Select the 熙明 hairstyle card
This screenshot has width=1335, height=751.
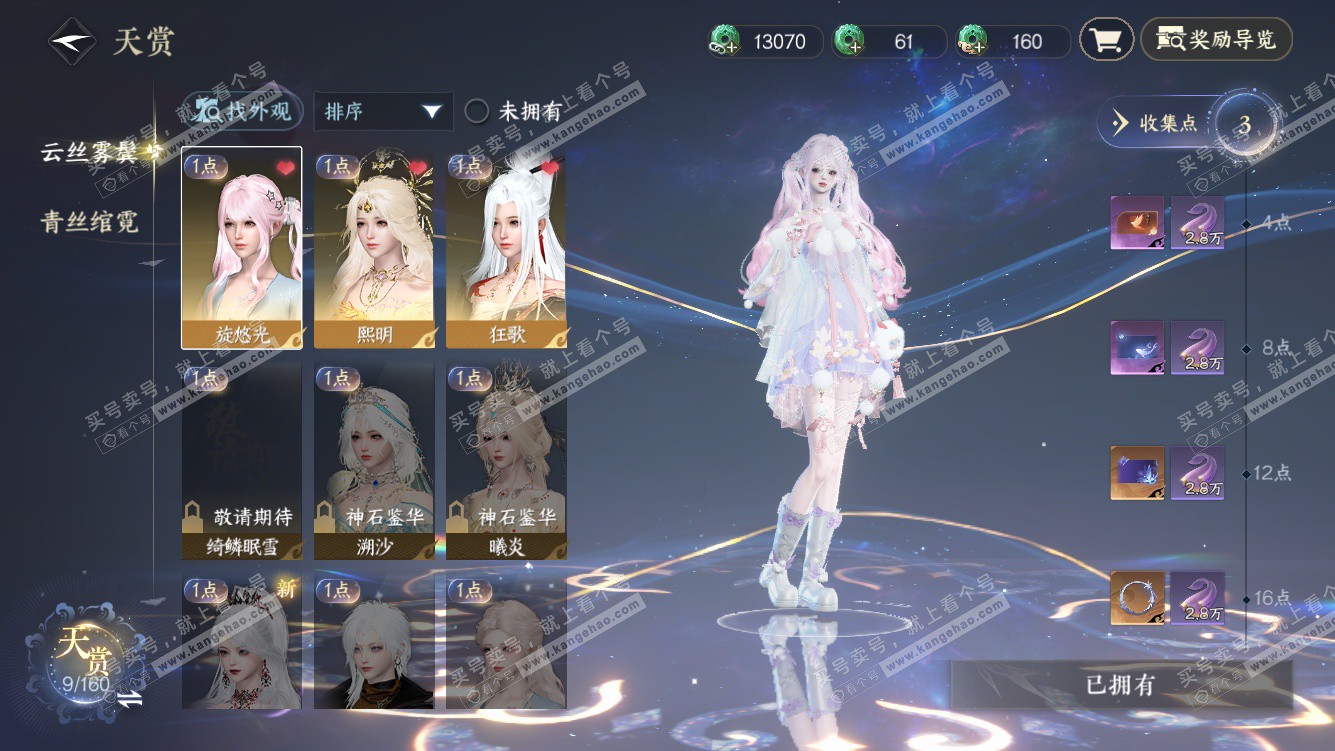click(374, 248)
